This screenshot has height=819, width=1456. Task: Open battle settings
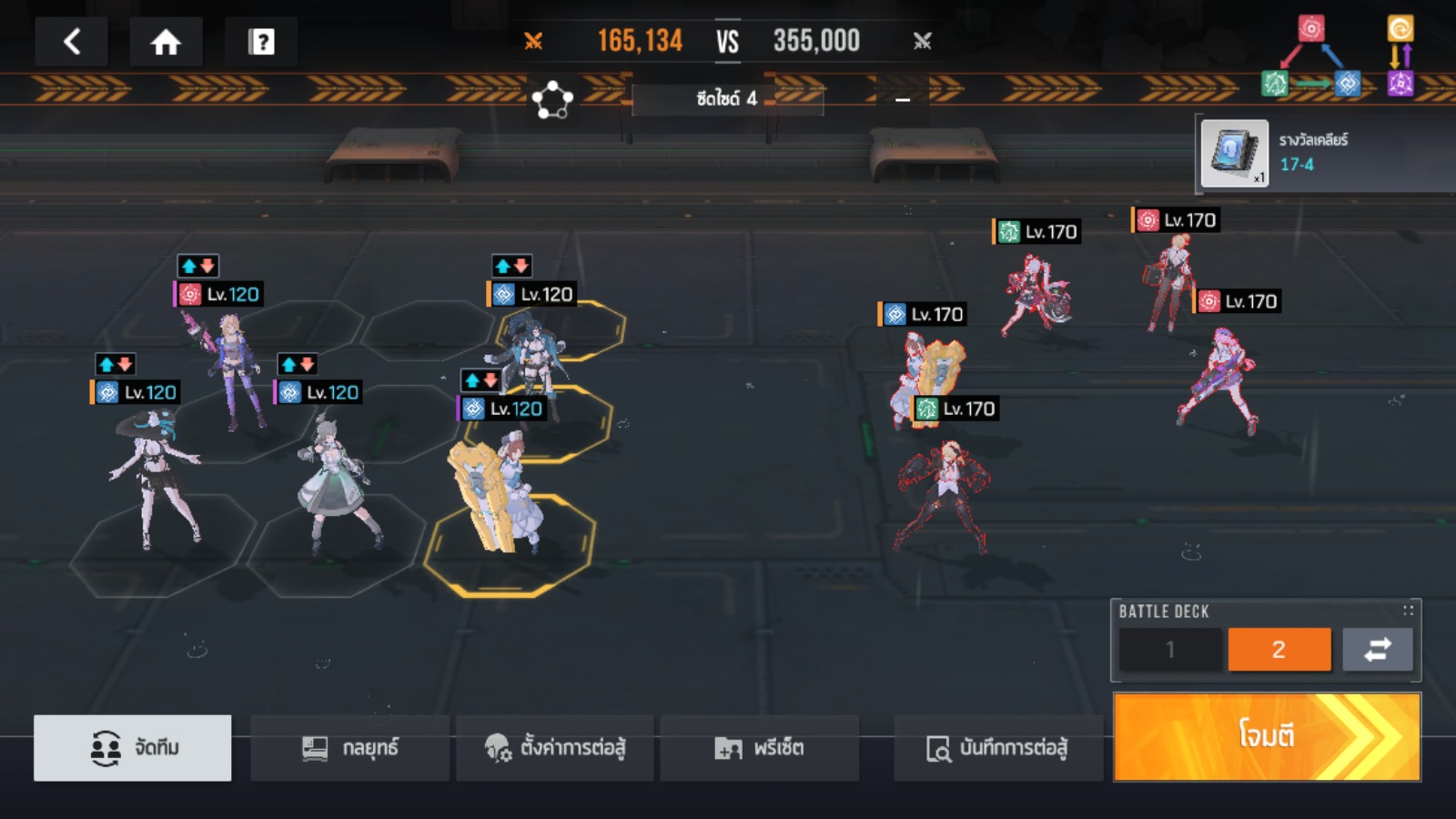tap(555, 748)
